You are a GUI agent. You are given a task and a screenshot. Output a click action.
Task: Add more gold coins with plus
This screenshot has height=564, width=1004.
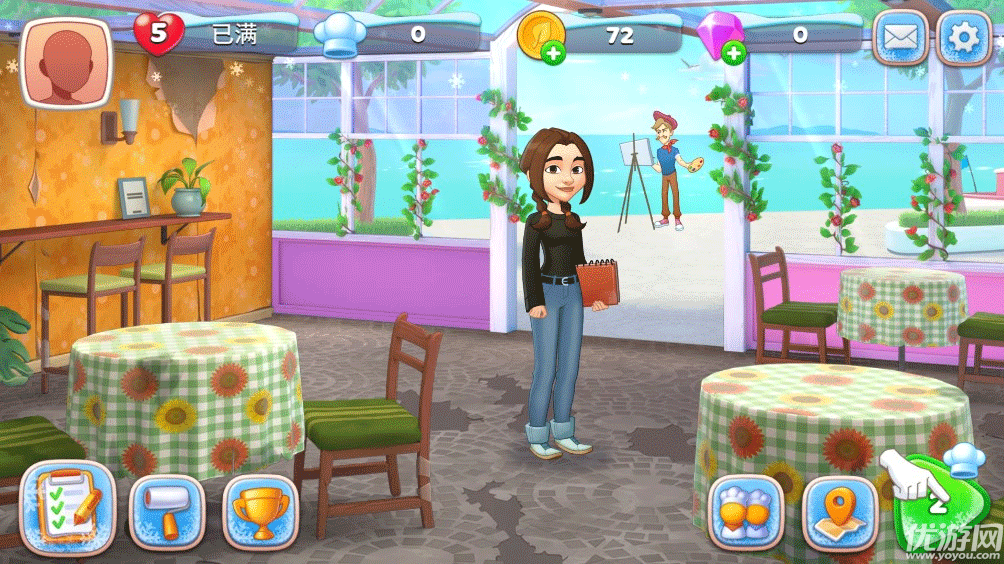click(x=552, y=53)
